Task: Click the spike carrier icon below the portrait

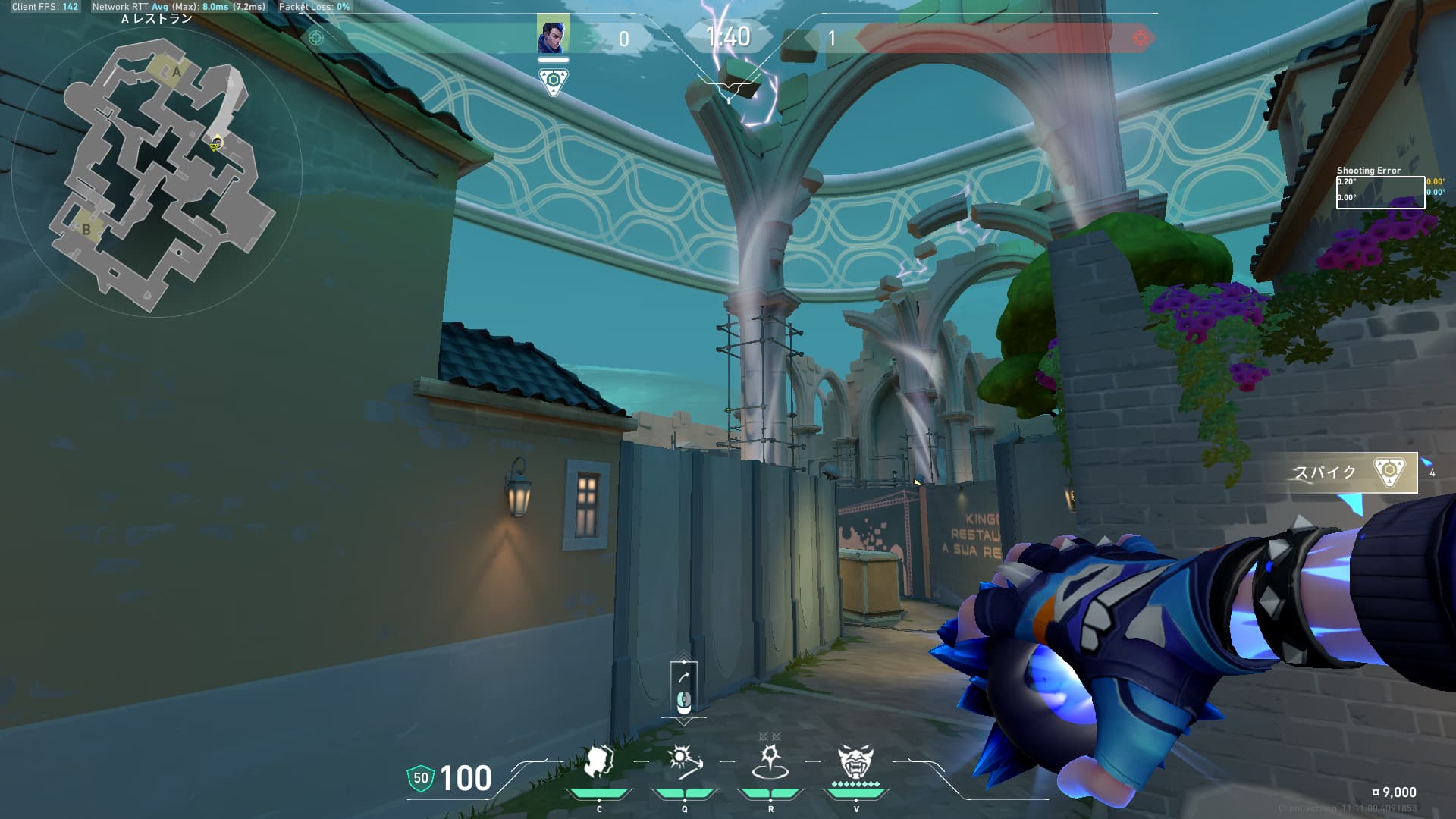Action: coord(554,81)
